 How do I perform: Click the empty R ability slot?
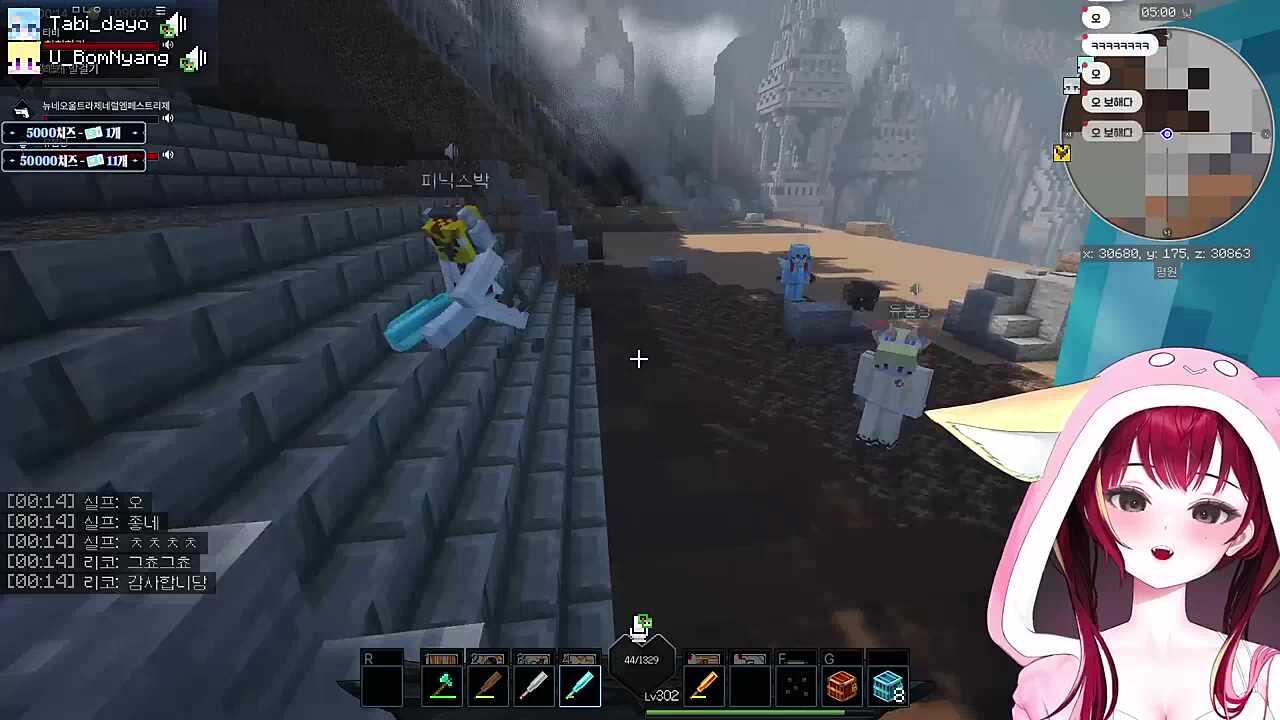381,684
